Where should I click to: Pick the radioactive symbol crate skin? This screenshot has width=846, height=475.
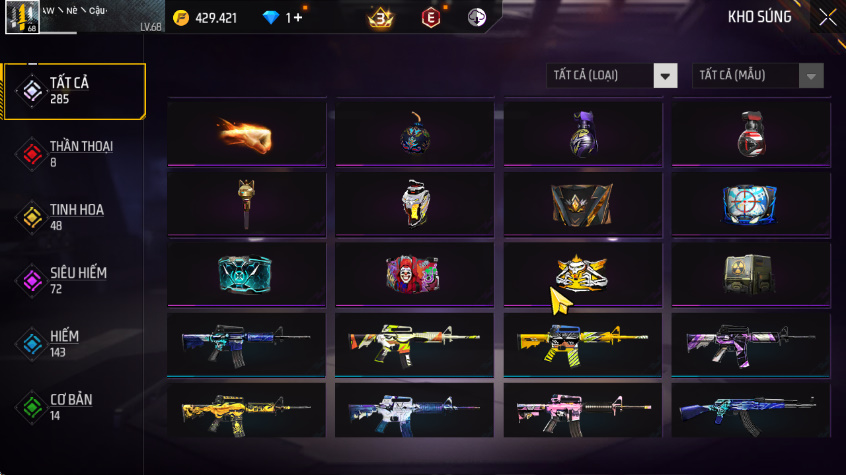[x=751, y=272]
